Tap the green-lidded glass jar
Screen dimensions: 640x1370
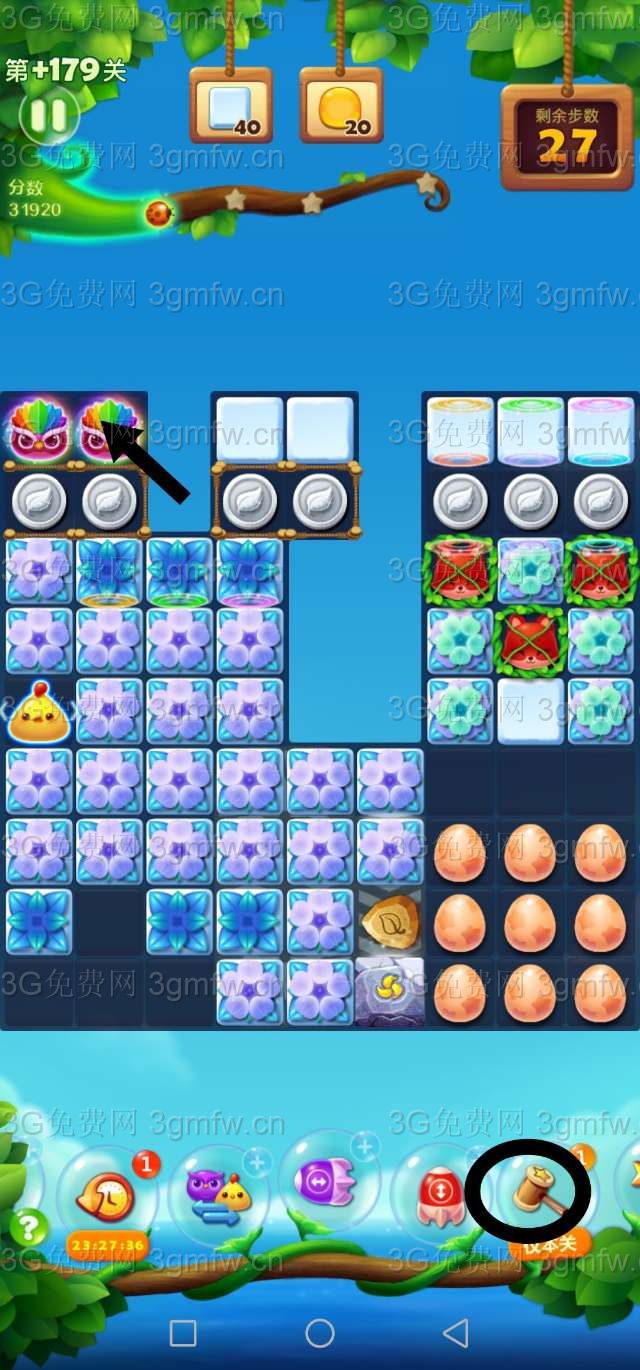[x=531, y=431]
